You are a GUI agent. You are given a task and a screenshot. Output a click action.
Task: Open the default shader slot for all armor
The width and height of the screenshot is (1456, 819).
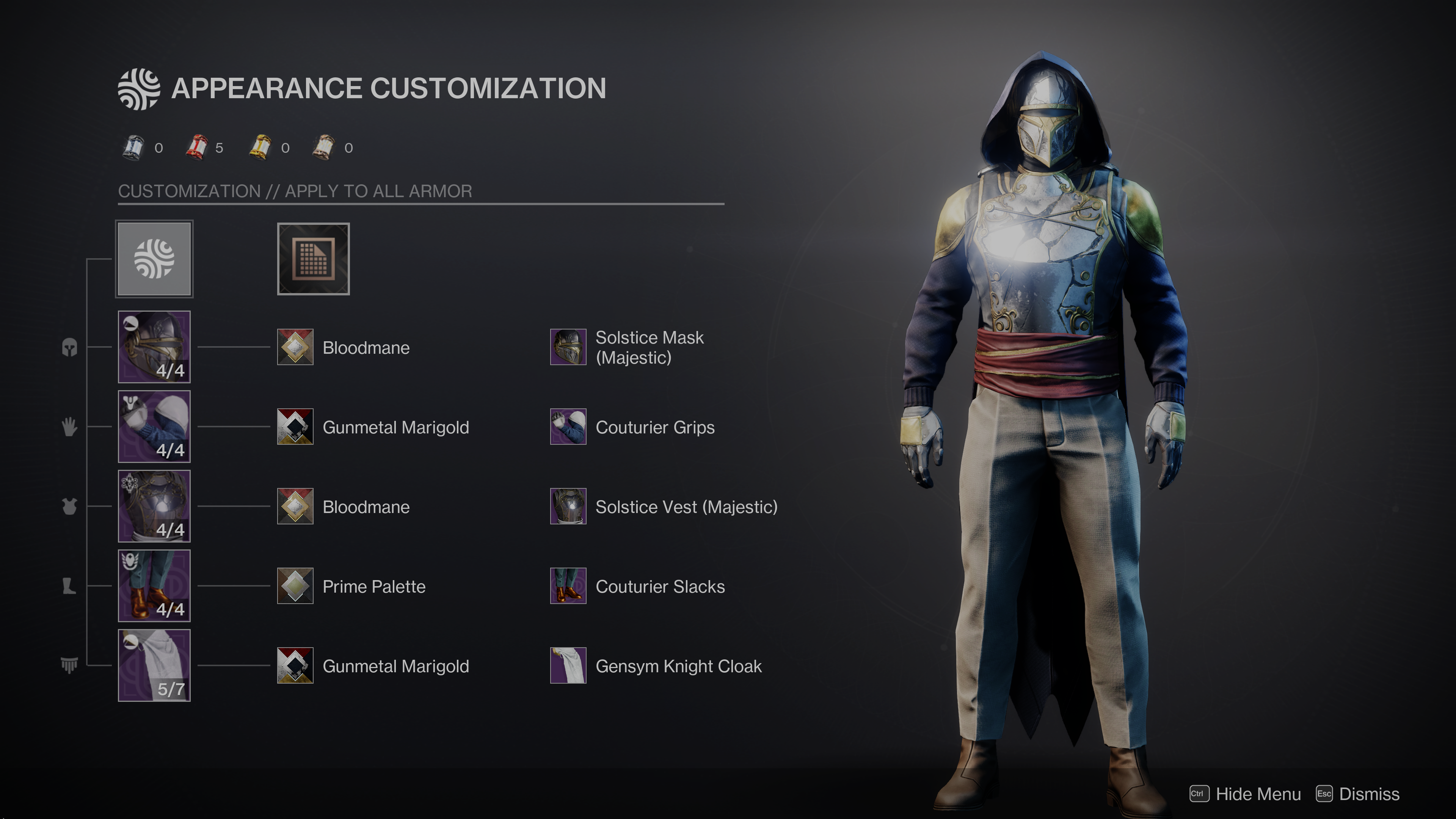click(313, 259)
